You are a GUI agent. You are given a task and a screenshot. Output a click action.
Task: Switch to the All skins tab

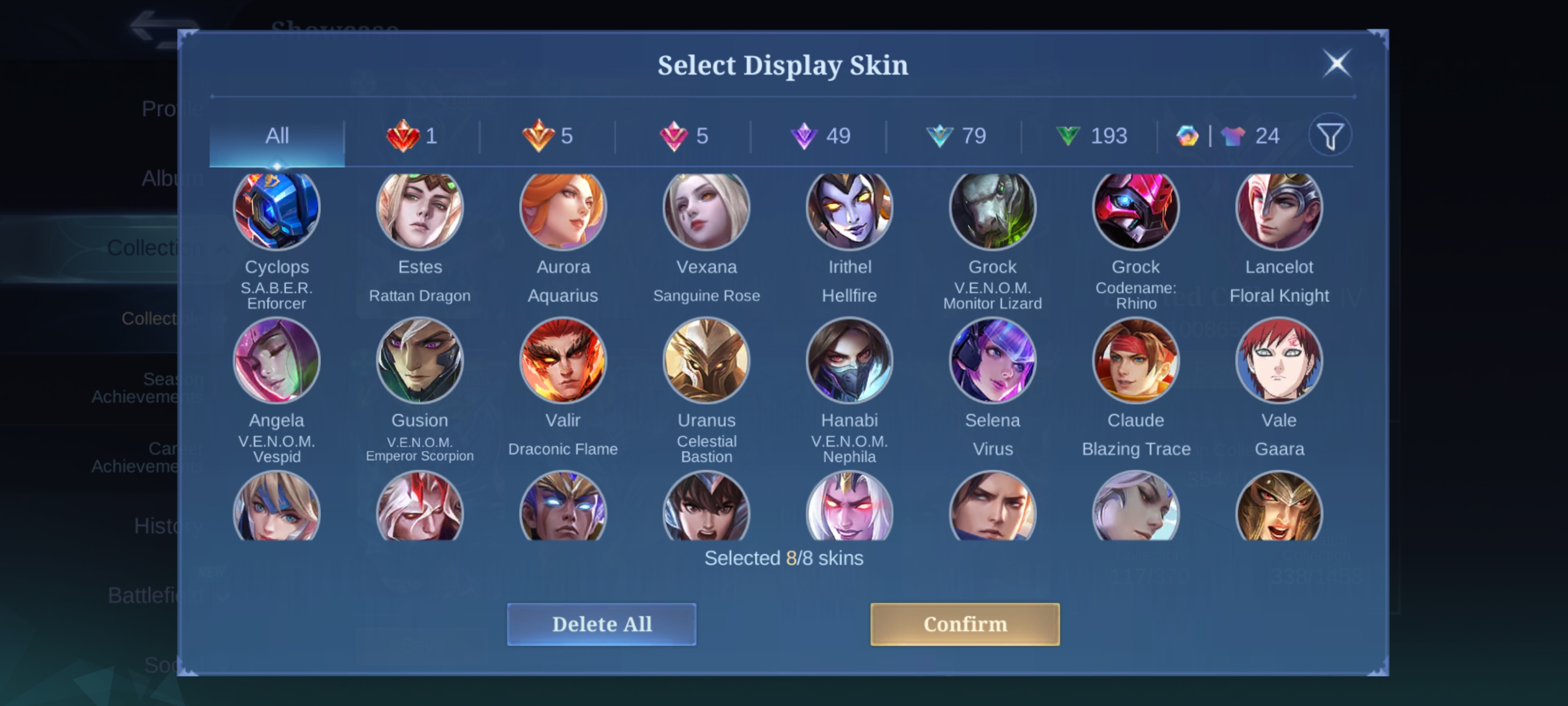tap(277, 136)
